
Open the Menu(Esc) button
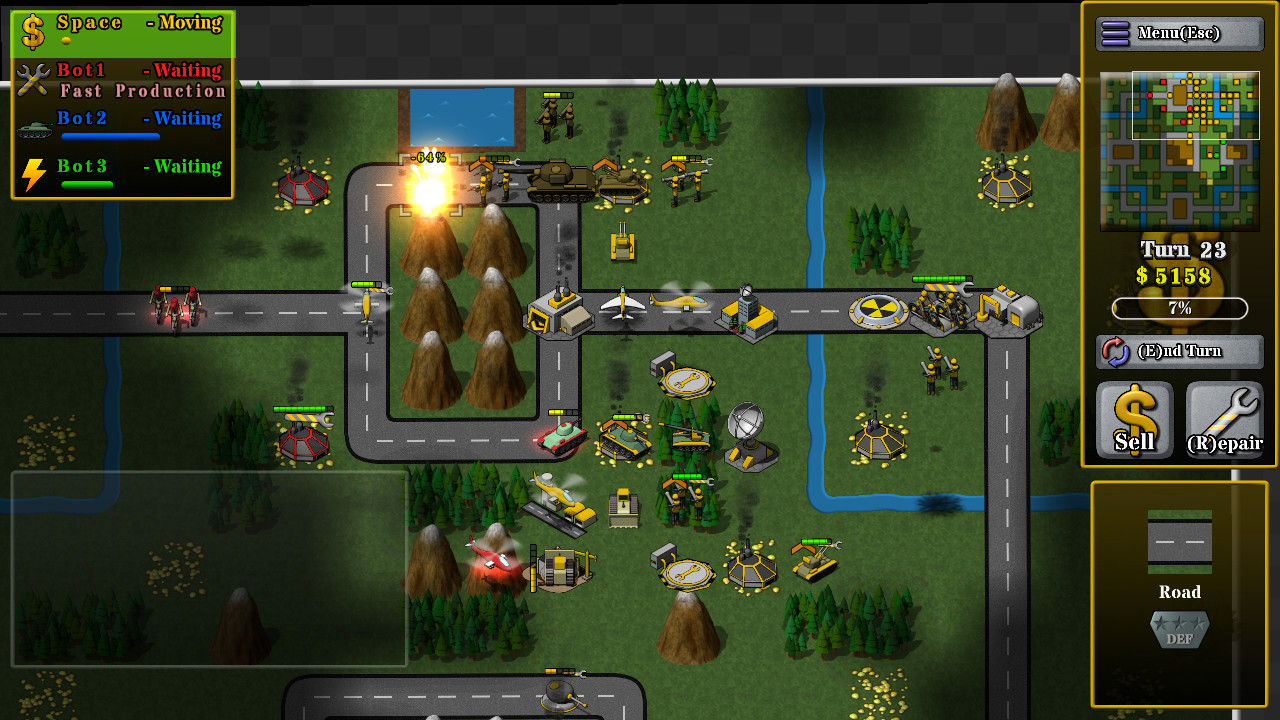(x=1181, y=32)
